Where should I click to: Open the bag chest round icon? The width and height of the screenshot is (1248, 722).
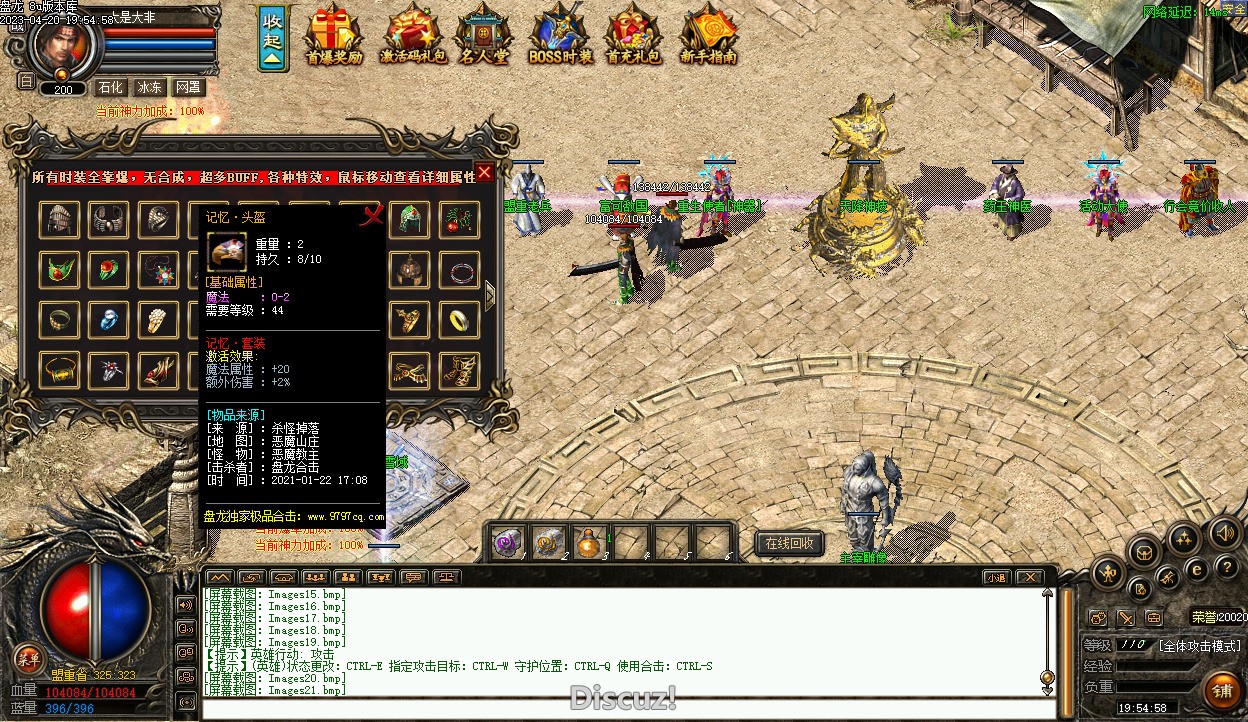click(x=1144, y=551)
